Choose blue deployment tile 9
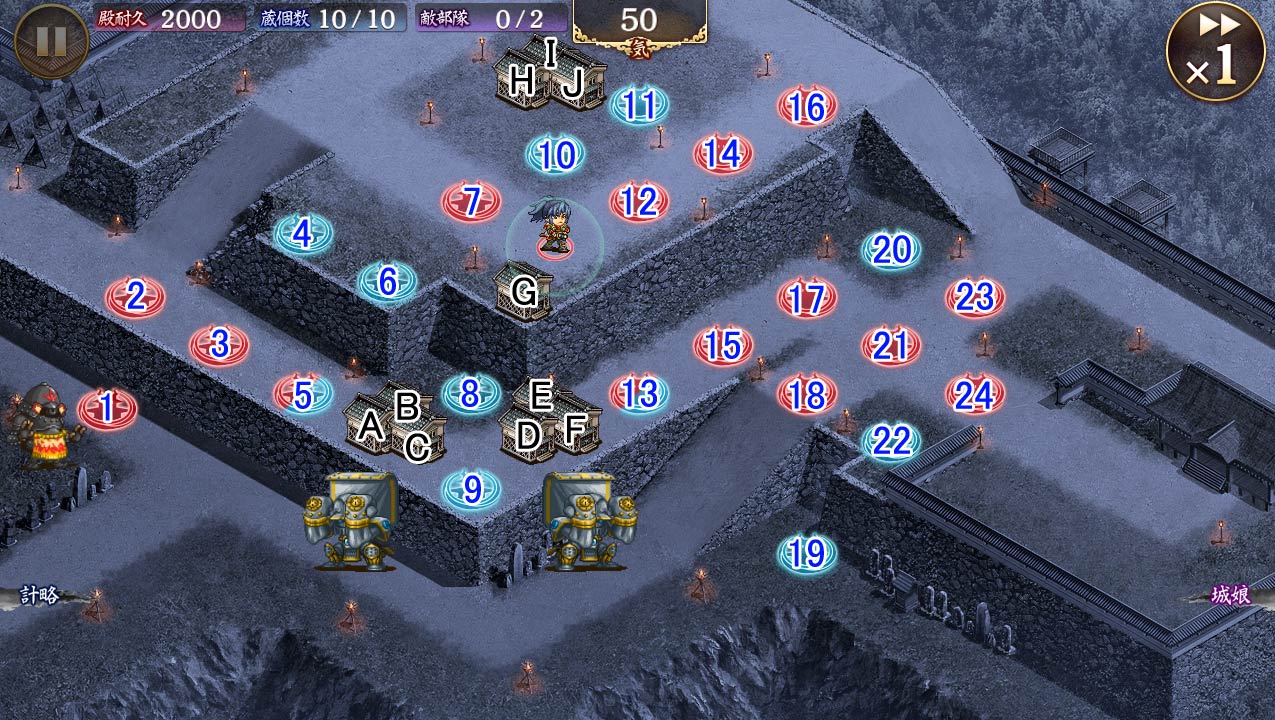Viewport: 1275px width, 720px height. 472,489
